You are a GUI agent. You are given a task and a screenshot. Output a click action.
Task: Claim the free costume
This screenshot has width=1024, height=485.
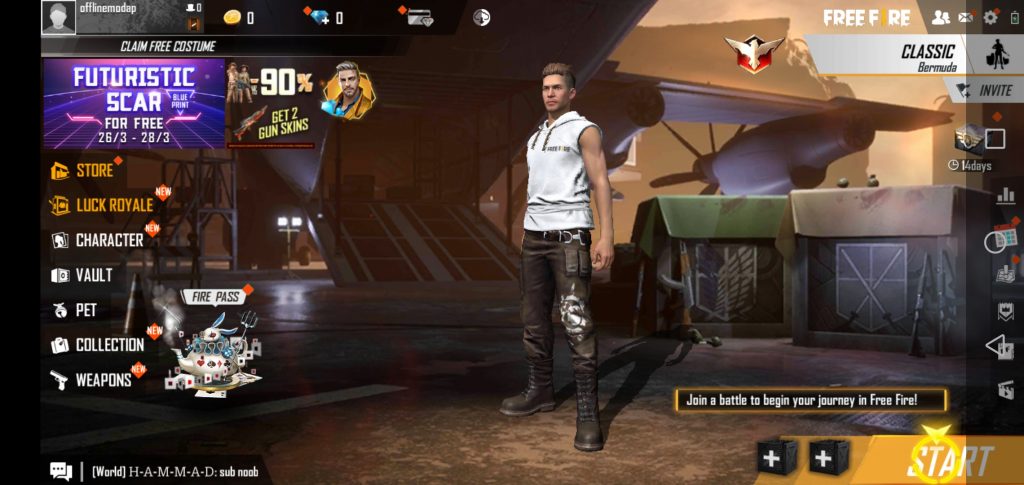click(x=167, y=46)
